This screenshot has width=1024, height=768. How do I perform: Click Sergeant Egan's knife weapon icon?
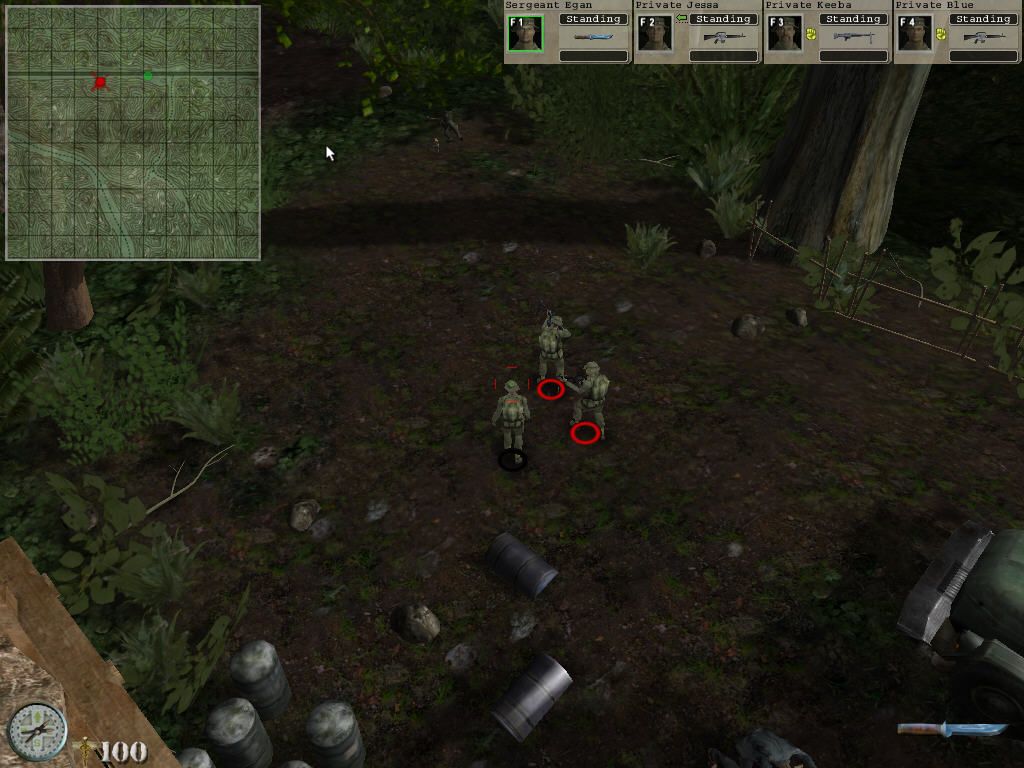(x=593, y=38)
